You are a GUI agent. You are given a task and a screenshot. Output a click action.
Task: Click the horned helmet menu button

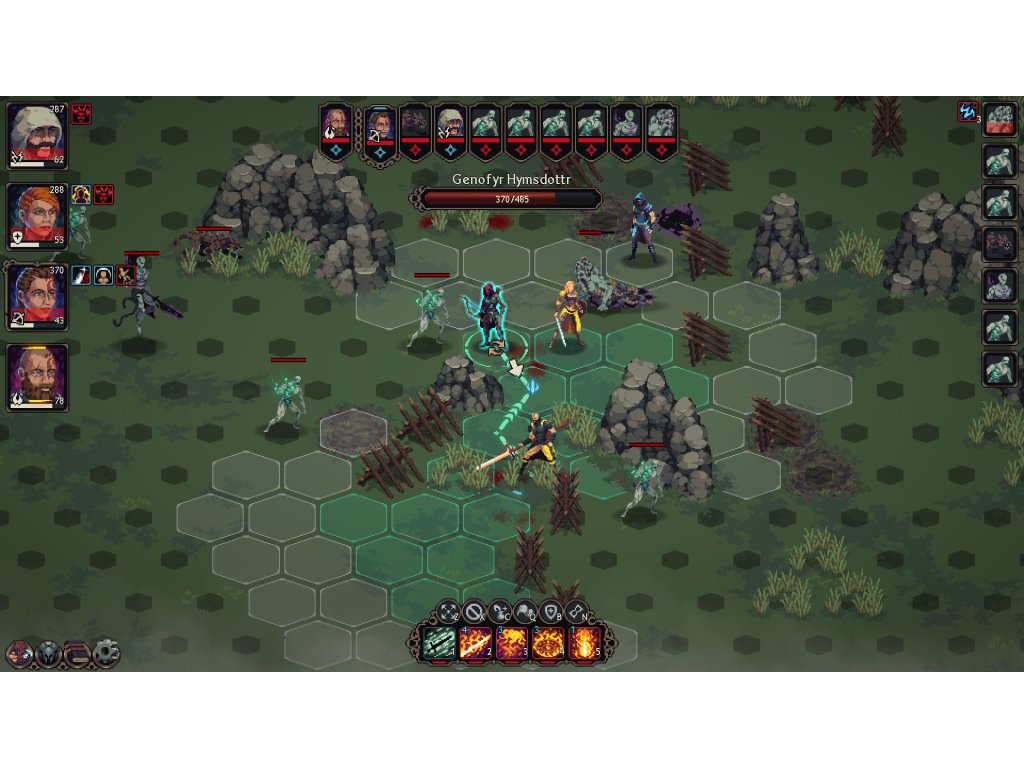click(48, 654)
